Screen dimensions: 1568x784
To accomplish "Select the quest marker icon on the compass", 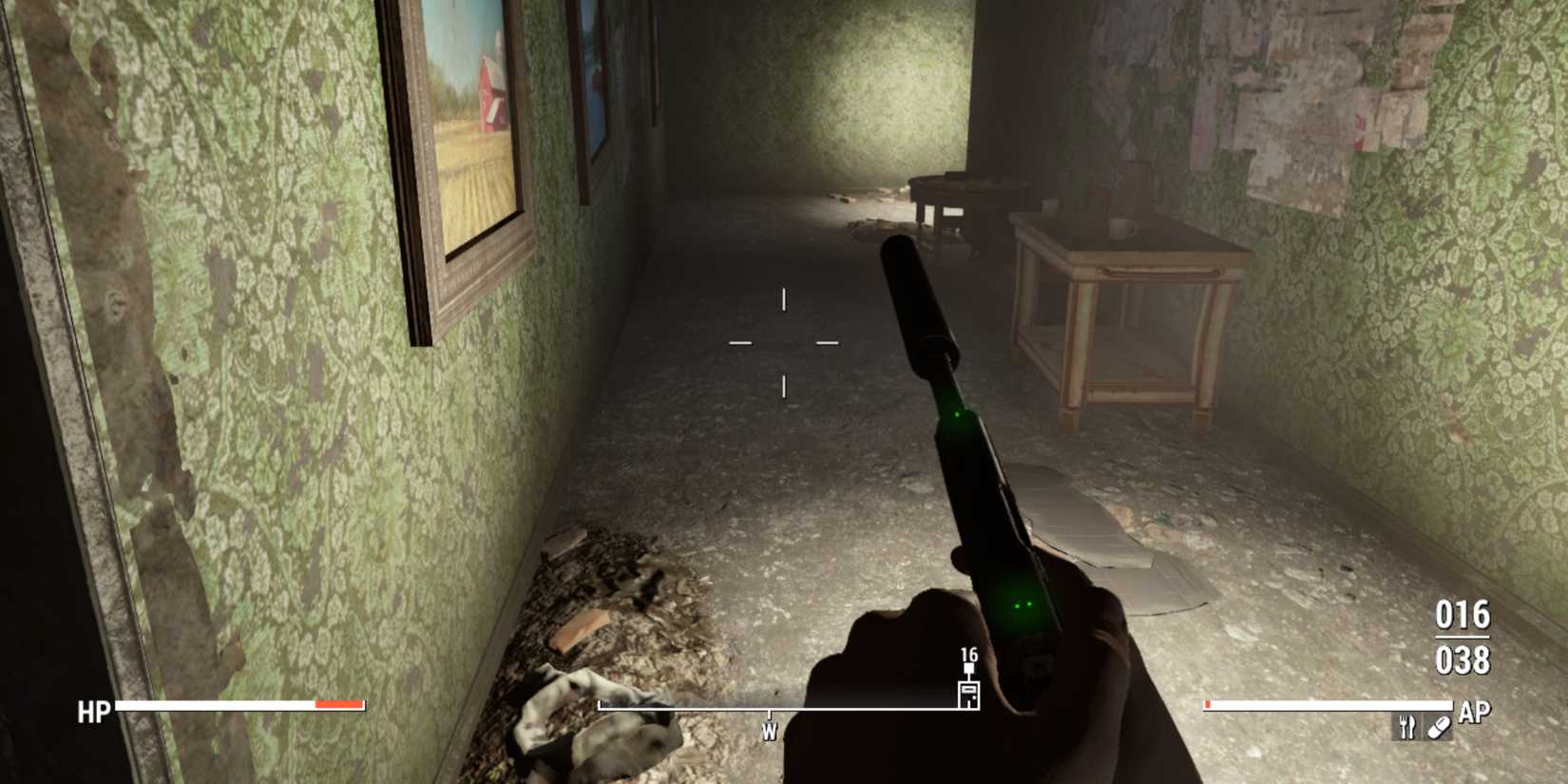I will 969,697.
